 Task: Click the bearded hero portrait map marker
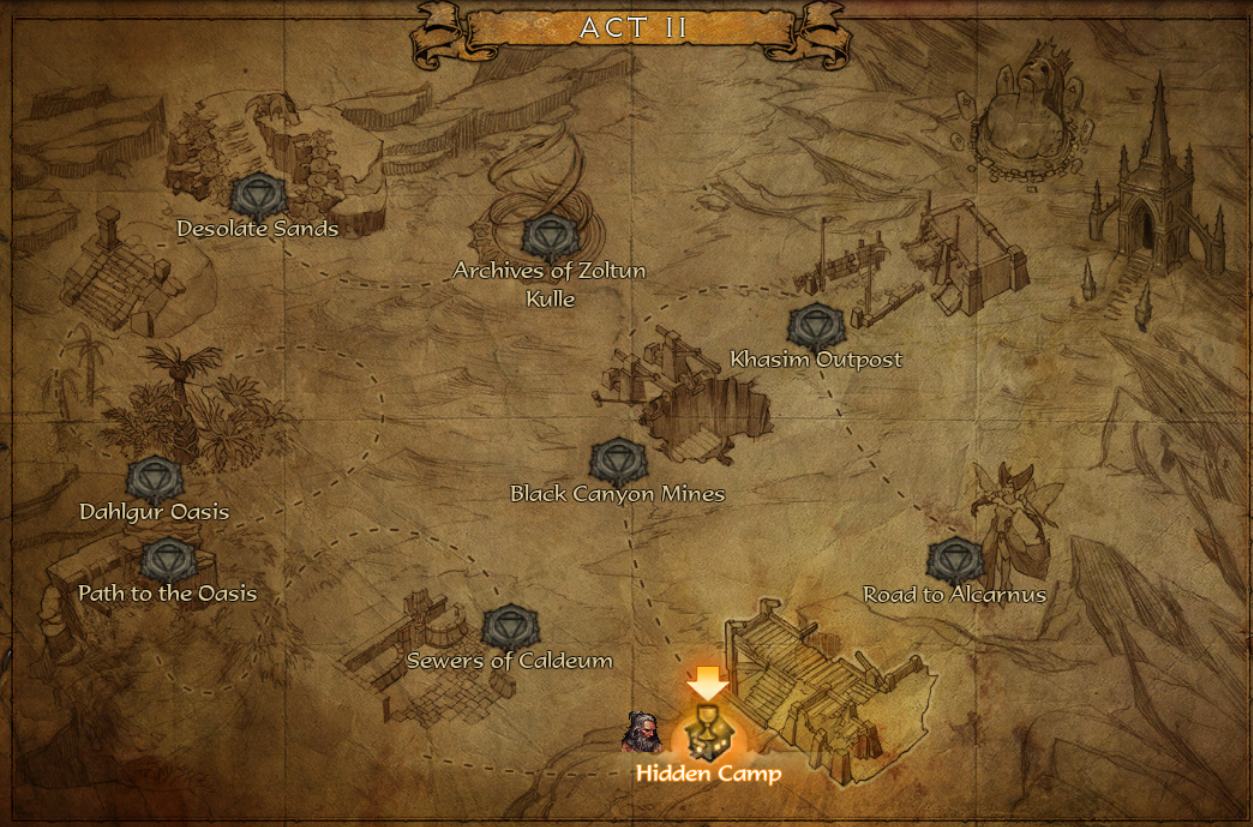point(642,733)
